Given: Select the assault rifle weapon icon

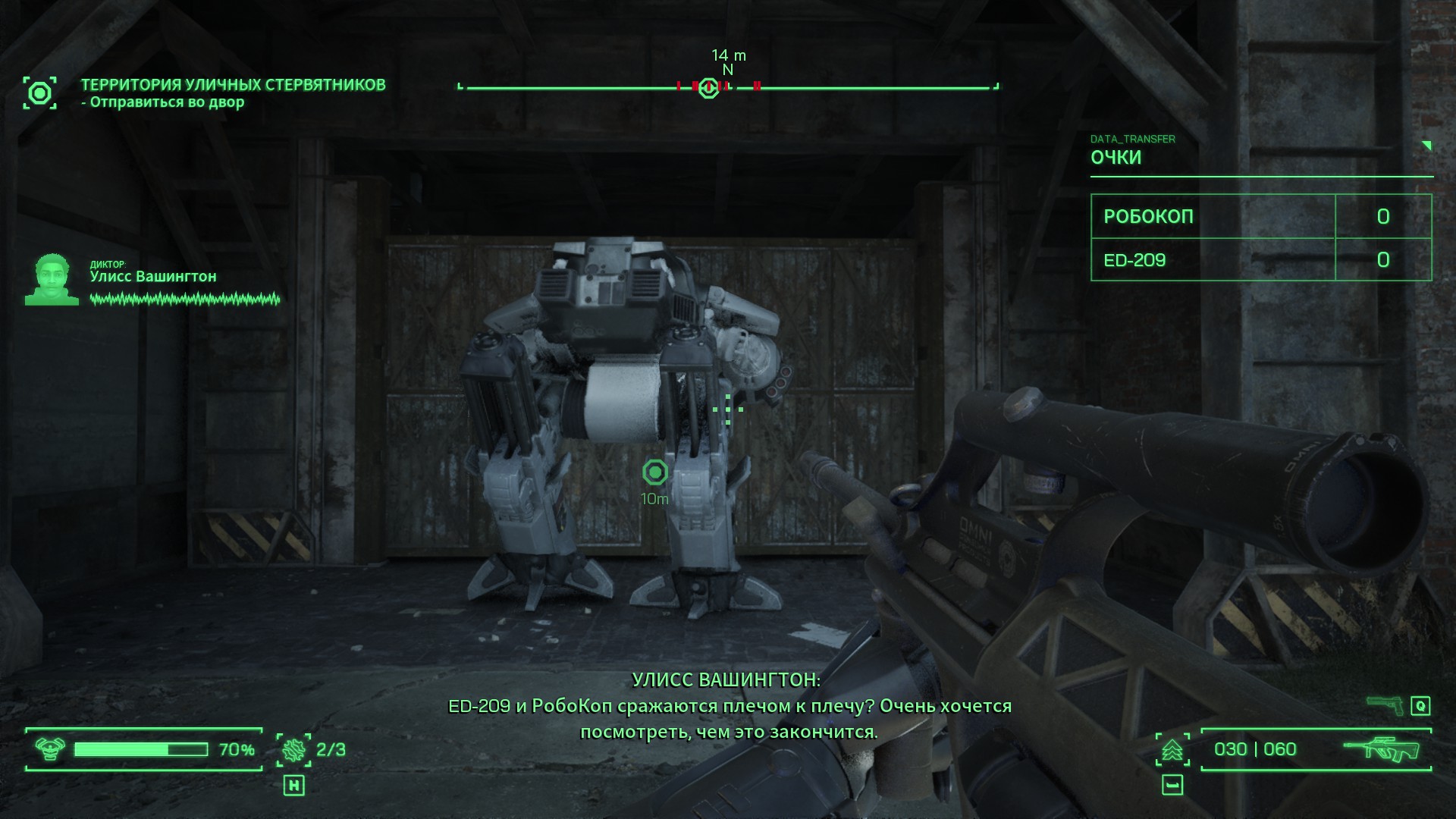Looking at the screenshot, I should pos(1383,749).
